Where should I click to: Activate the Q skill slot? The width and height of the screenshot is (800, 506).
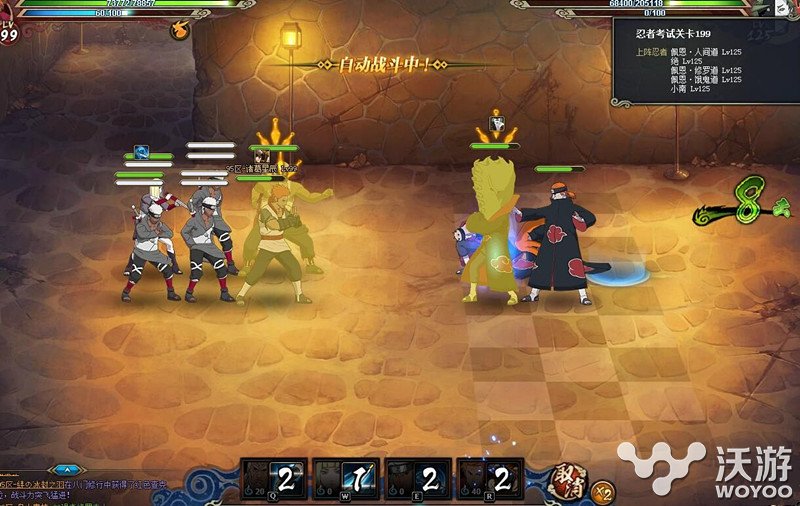273,480
